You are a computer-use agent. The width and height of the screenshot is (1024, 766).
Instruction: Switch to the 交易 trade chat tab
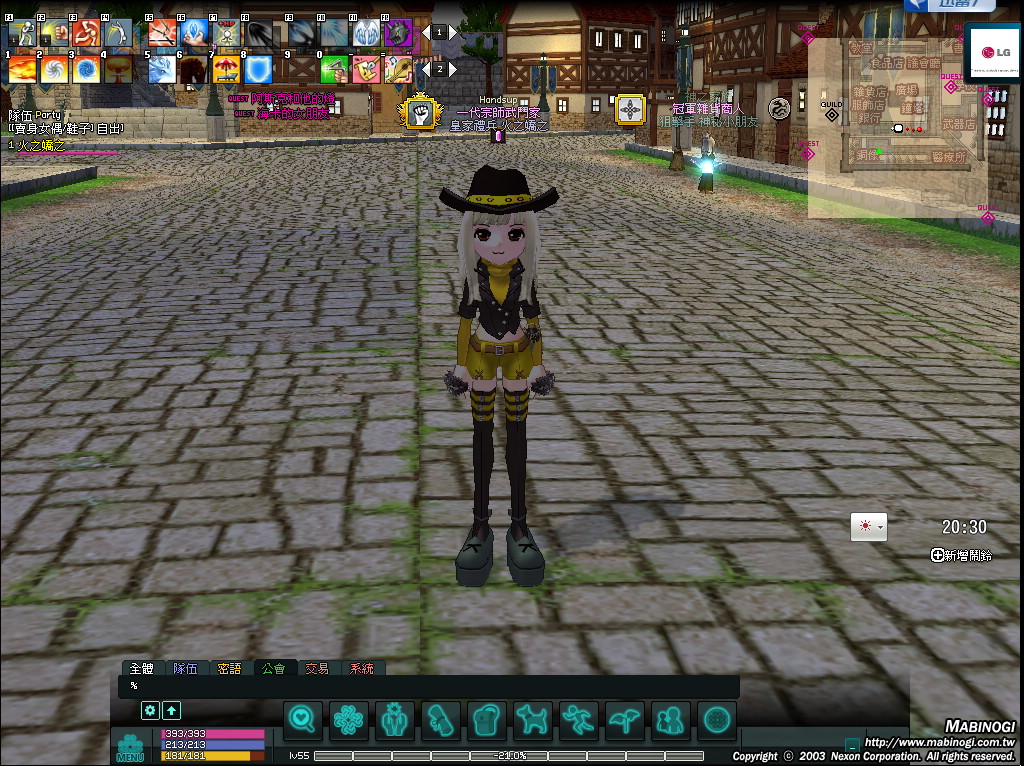(x=317, y=668)
